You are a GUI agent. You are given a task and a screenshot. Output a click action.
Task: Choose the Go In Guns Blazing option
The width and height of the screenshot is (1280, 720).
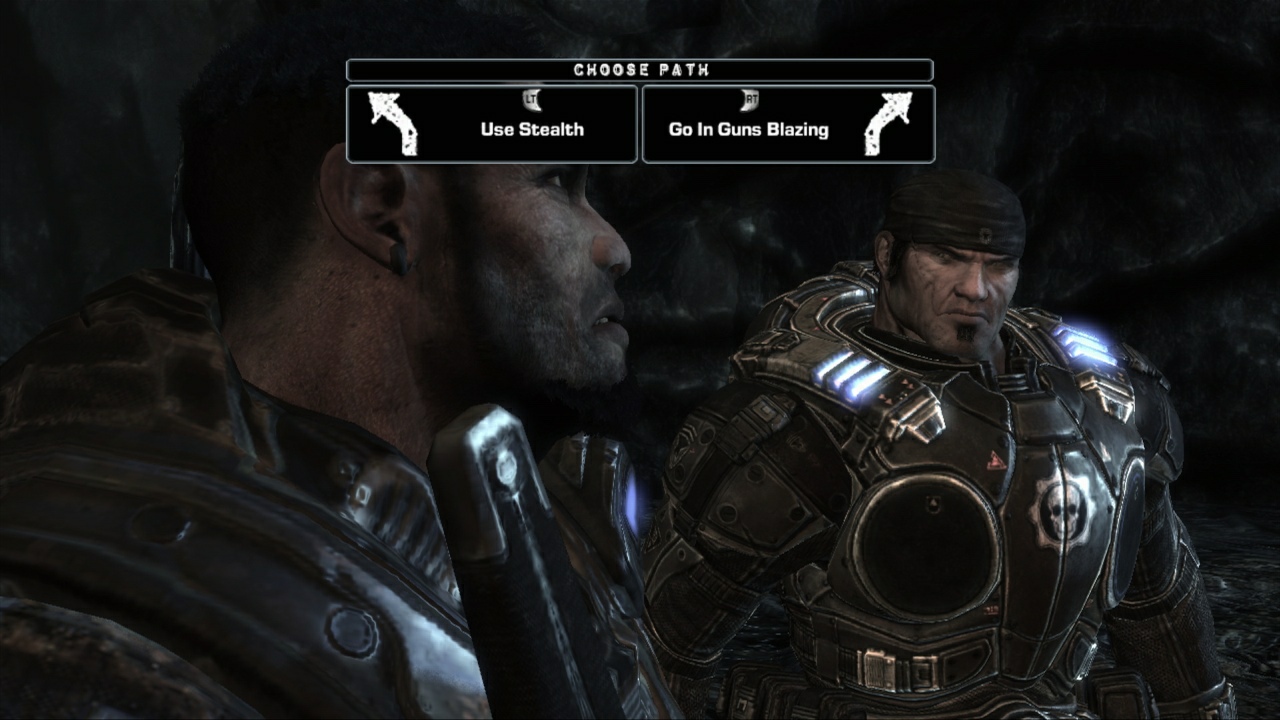(x=748, y=129)
